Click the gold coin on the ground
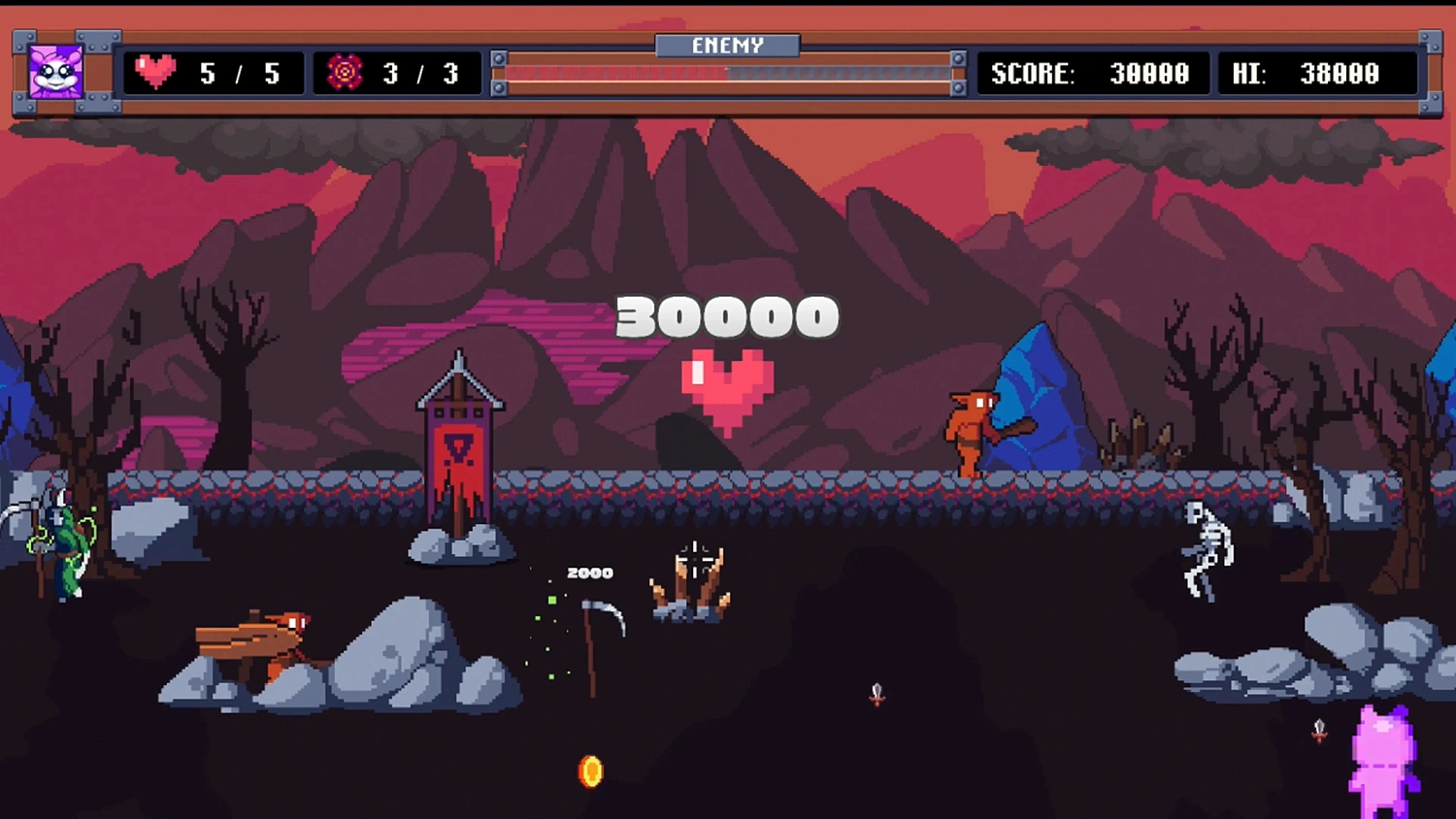The image size is (1456, 819). click(x=590, y=770)
